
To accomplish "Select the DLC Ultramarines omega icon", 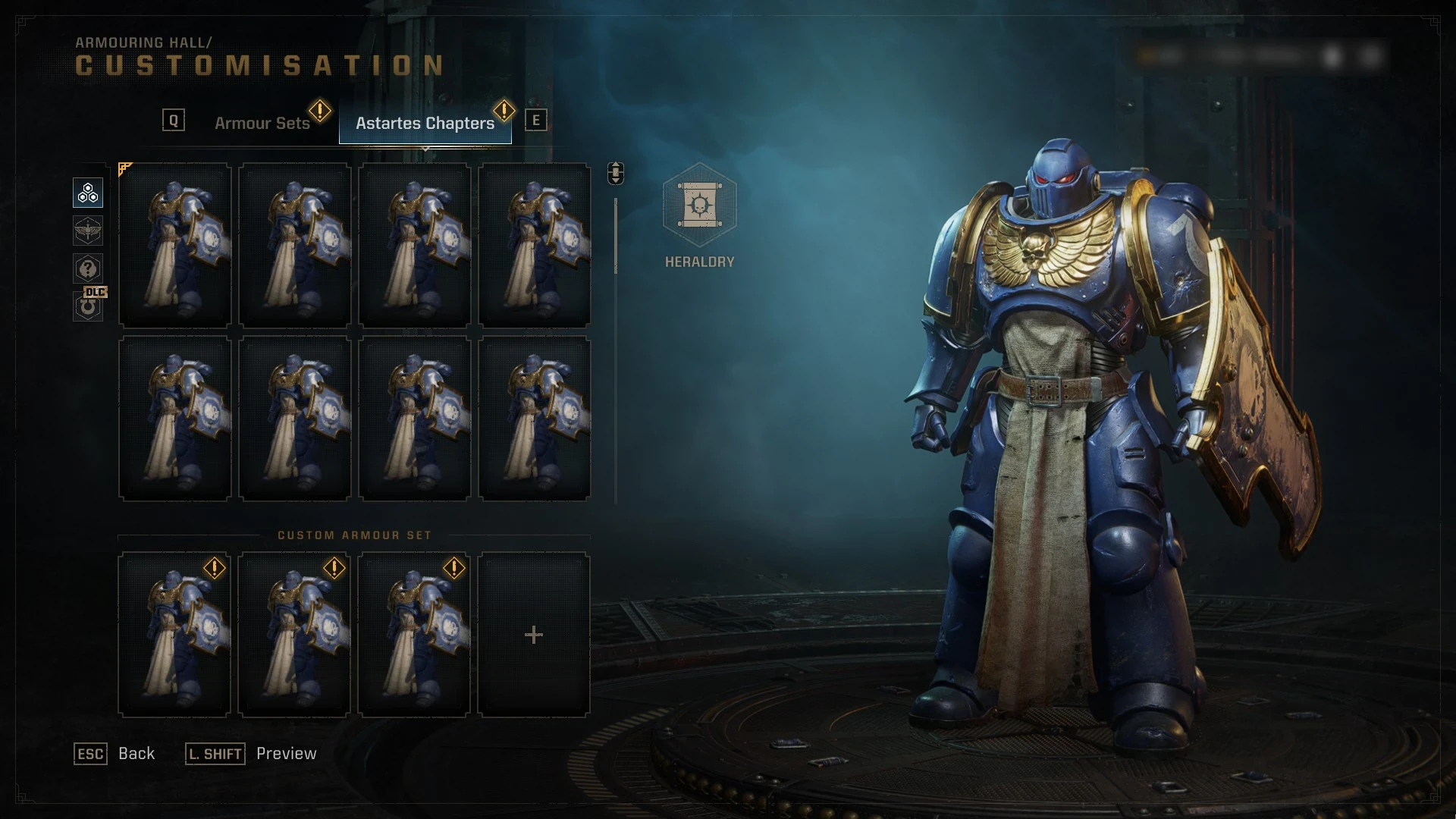I will click(x=87, y=306).
